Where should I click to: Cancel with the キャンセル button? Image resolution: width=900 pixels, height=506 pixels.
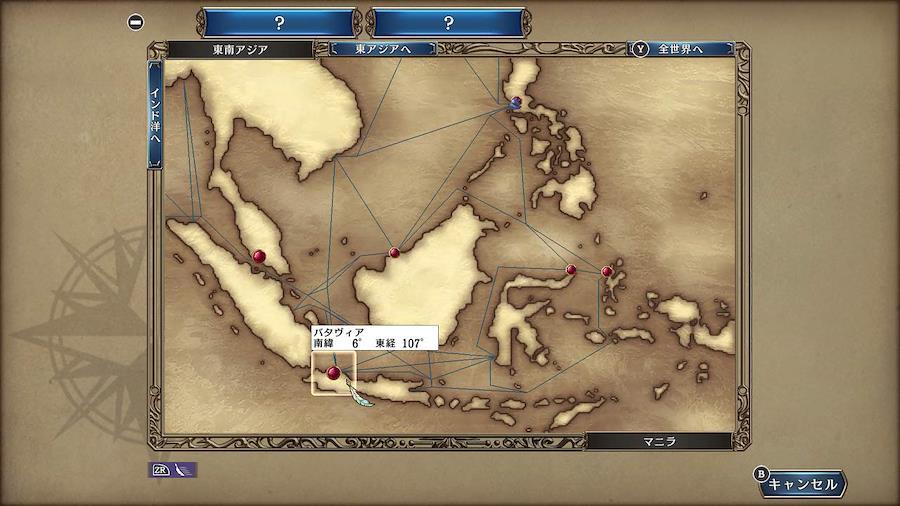coord(801,484)
